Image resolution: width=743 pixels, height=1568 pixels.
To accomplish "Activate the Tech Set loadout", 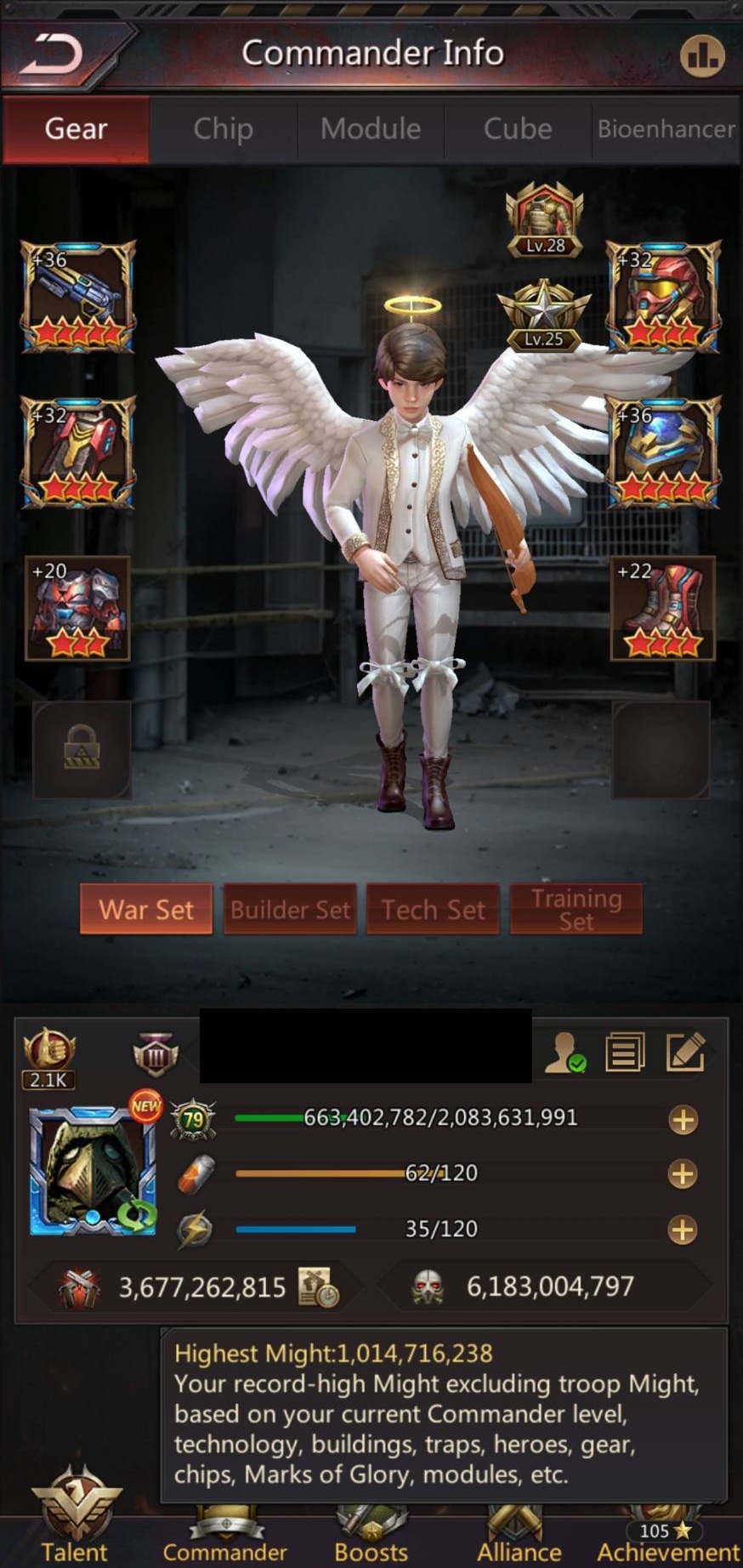I will (433, 910).
